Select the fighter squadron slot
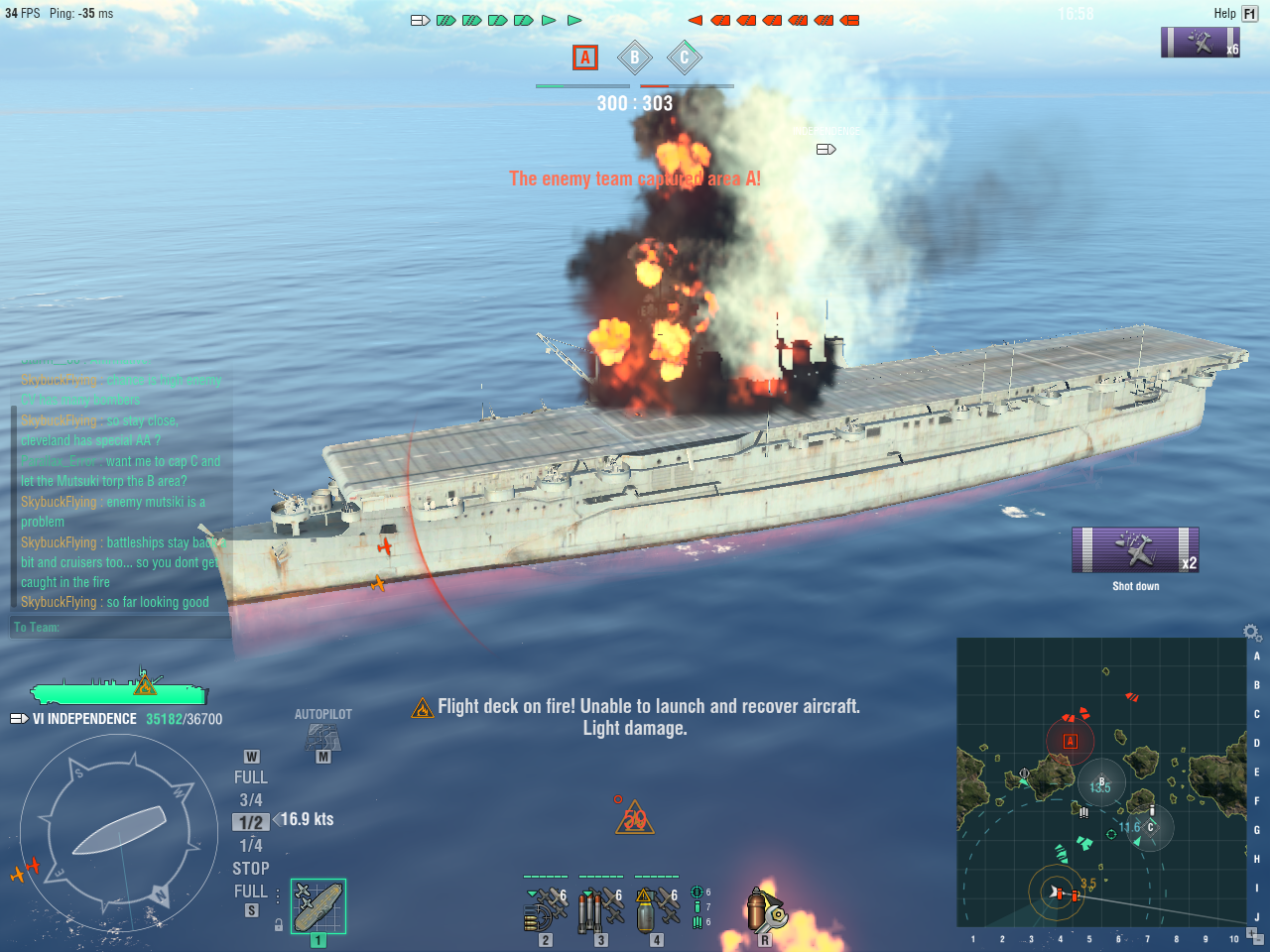Viewport: 1270px width, 952px height. [544, 906]
